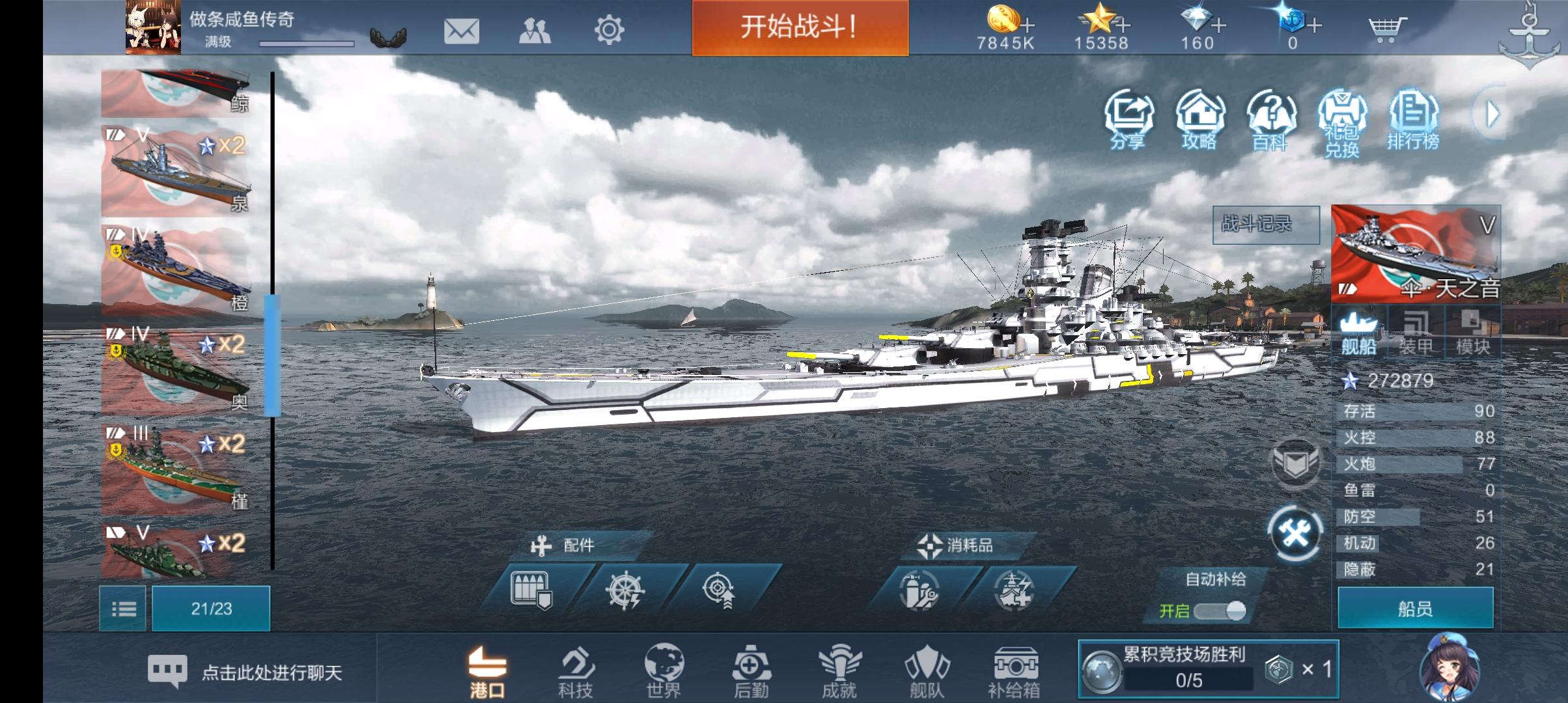The image size is (1568, 703).
Task: Open the mail inbox icon
Action: 462,31
